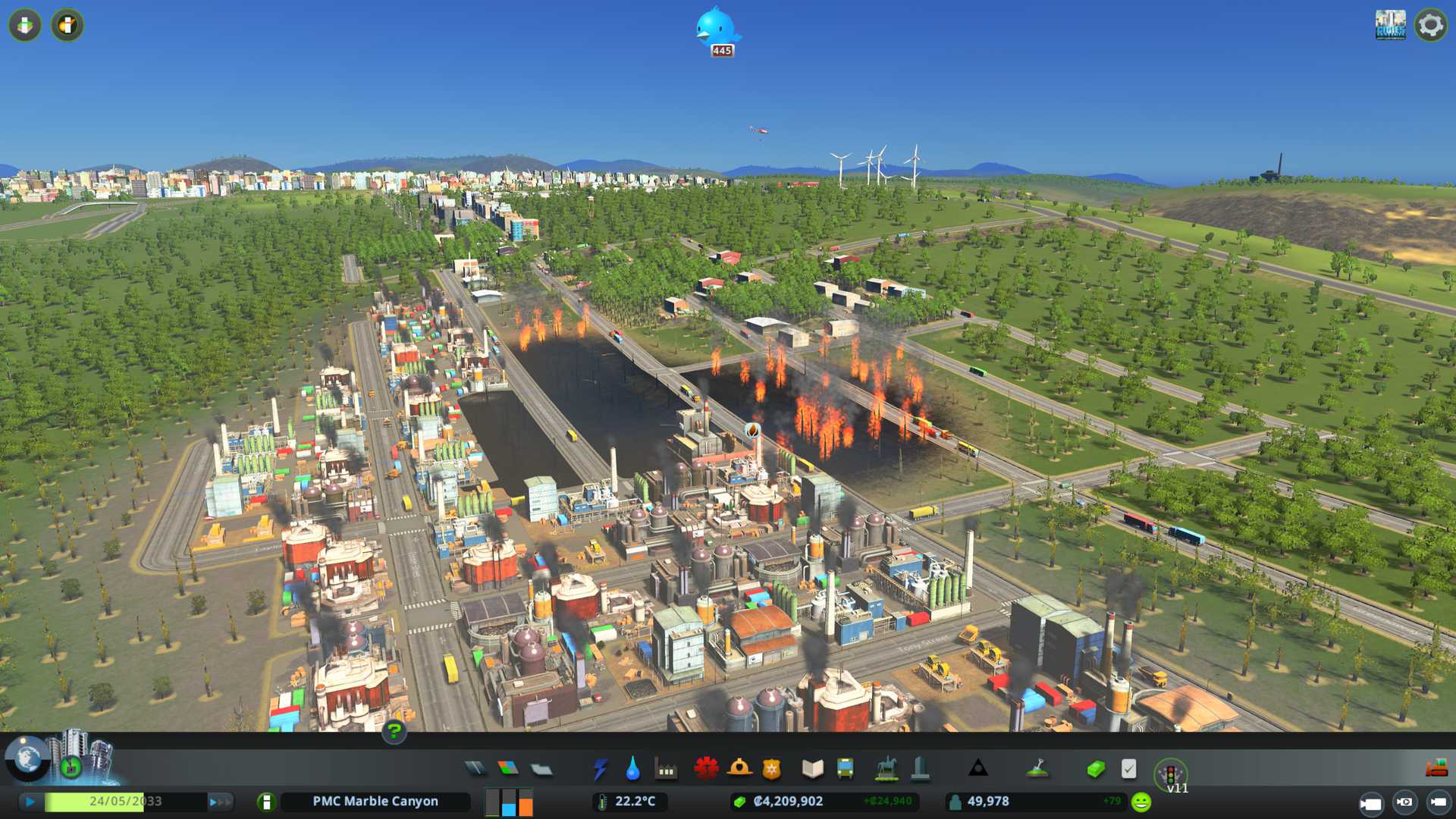Open the Police Department menu
Image resolution: width=1456 pixels, height=819 pixels.
click(x=771, y=769)
